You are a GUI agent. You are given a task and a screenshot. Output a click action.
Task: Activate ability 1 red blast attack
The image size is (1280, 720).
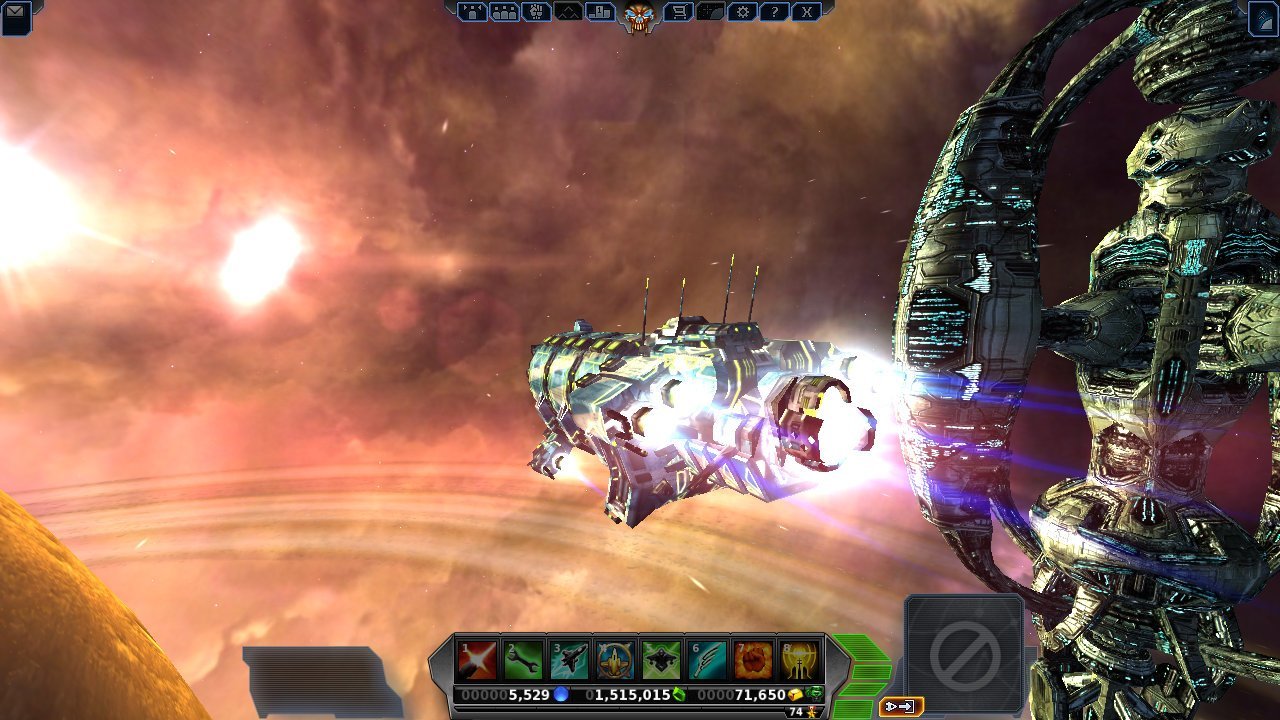tap(477, 660)
